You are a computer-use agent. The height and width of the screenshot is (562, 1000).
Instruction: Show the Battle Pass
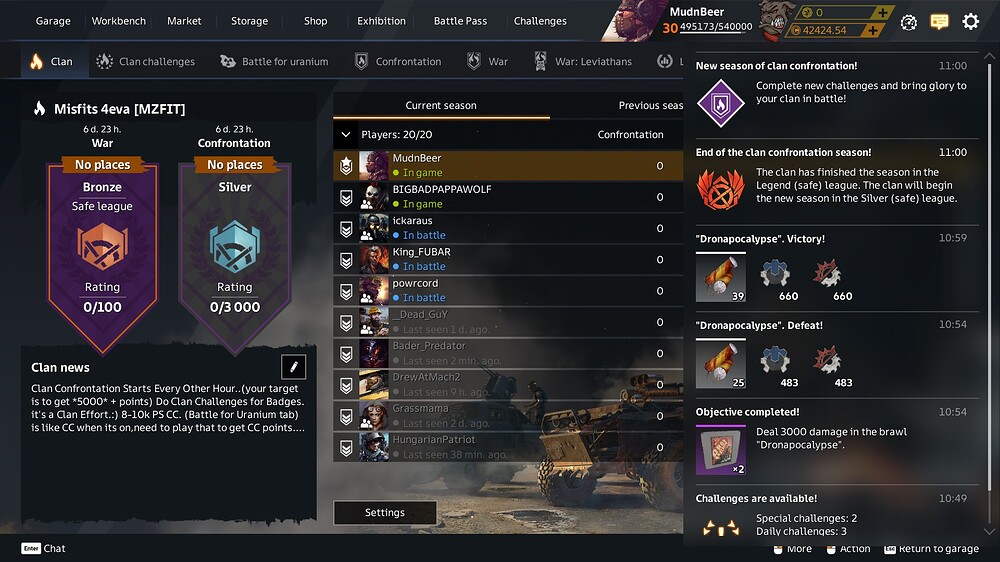[460, 21]
